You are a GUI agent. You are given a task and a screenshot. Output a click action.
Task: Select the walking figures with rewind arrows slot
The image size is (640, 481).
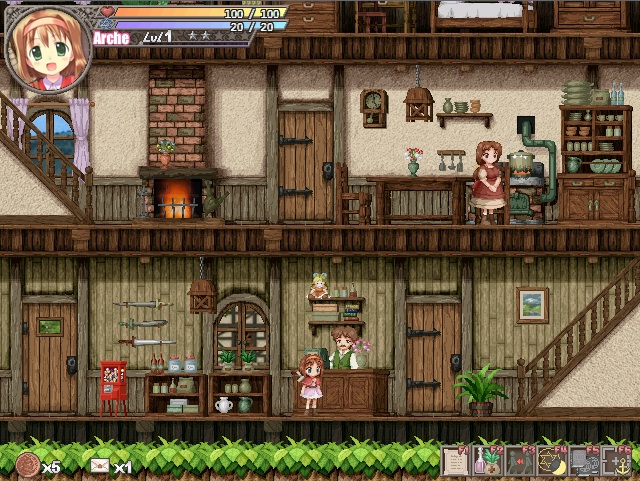pos(519,461)
